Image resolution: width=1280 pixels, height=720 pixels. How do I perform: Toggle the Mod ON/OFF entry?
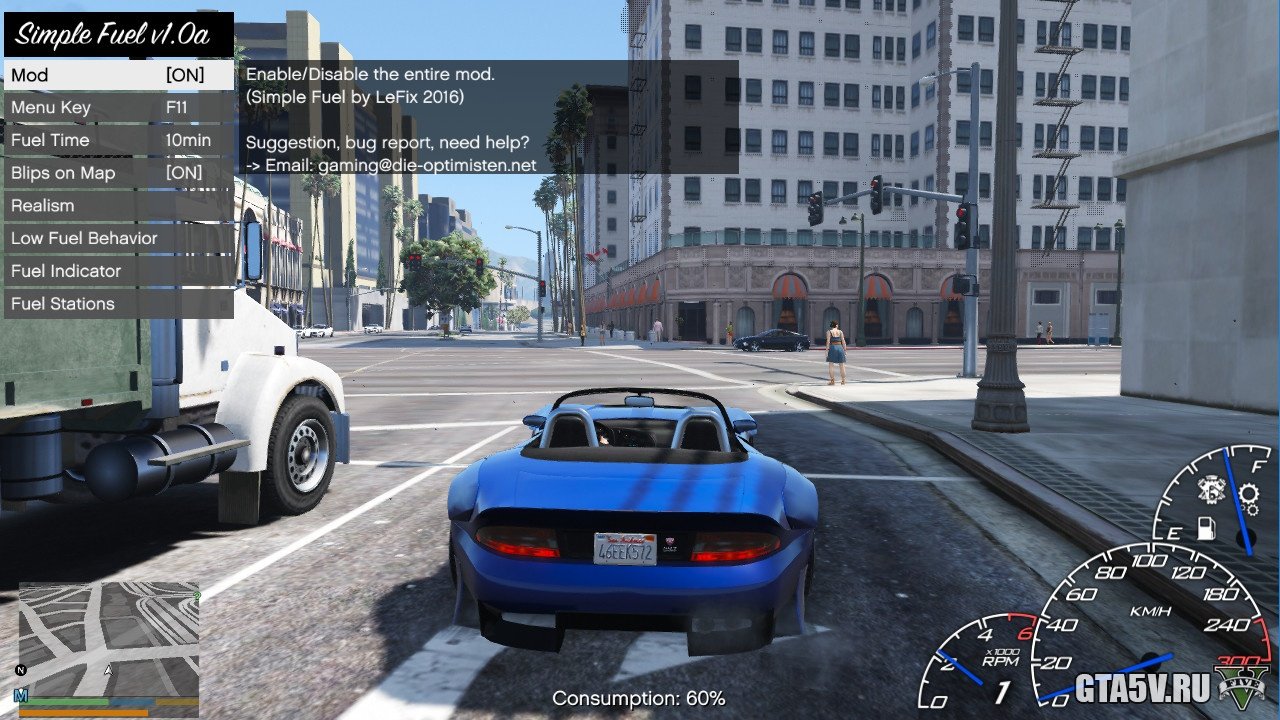[x=118, y=75]
